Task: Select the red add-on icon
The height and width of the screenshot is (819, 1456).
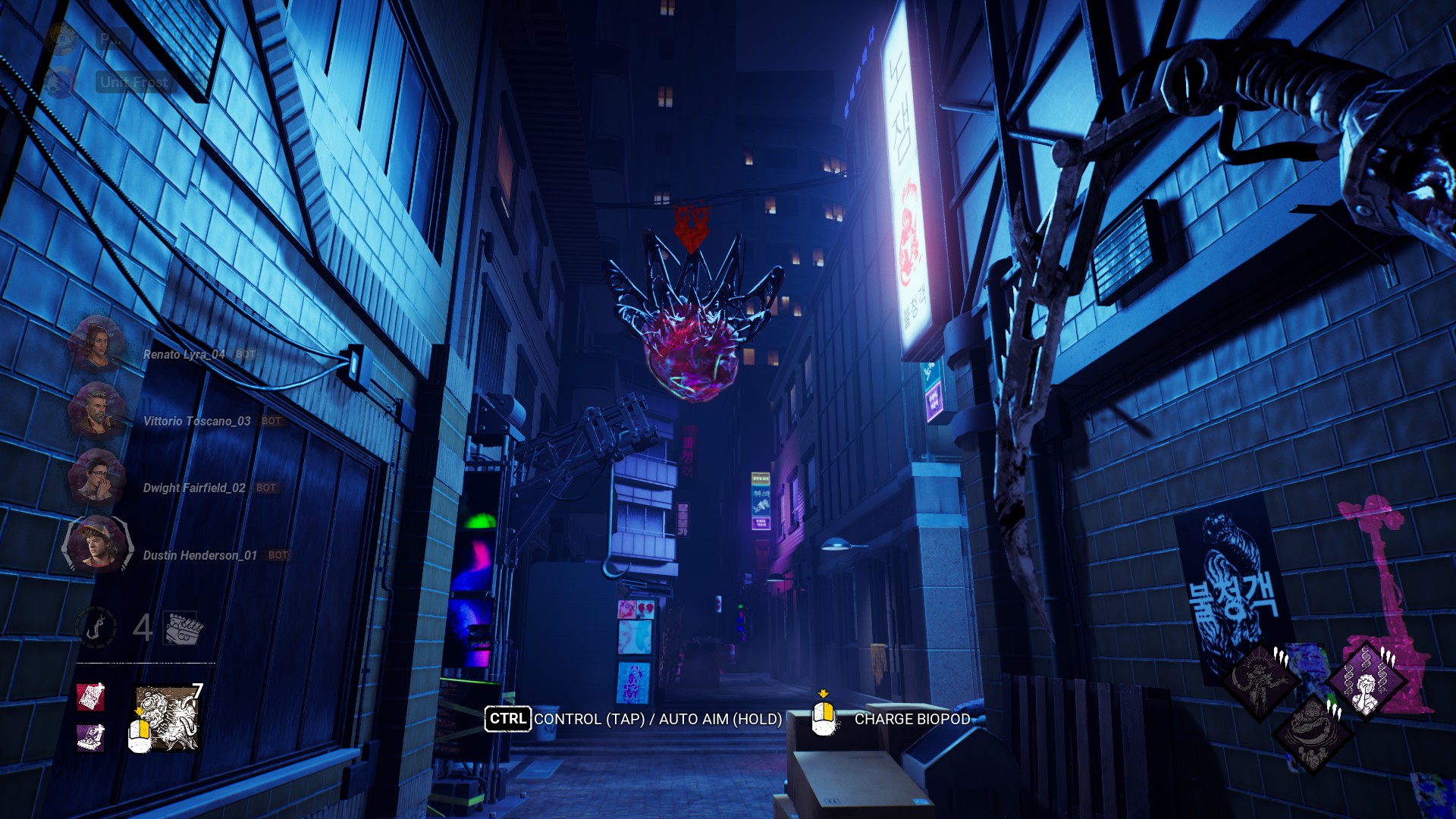Action: pyautogui.click(x=90, y=697)
